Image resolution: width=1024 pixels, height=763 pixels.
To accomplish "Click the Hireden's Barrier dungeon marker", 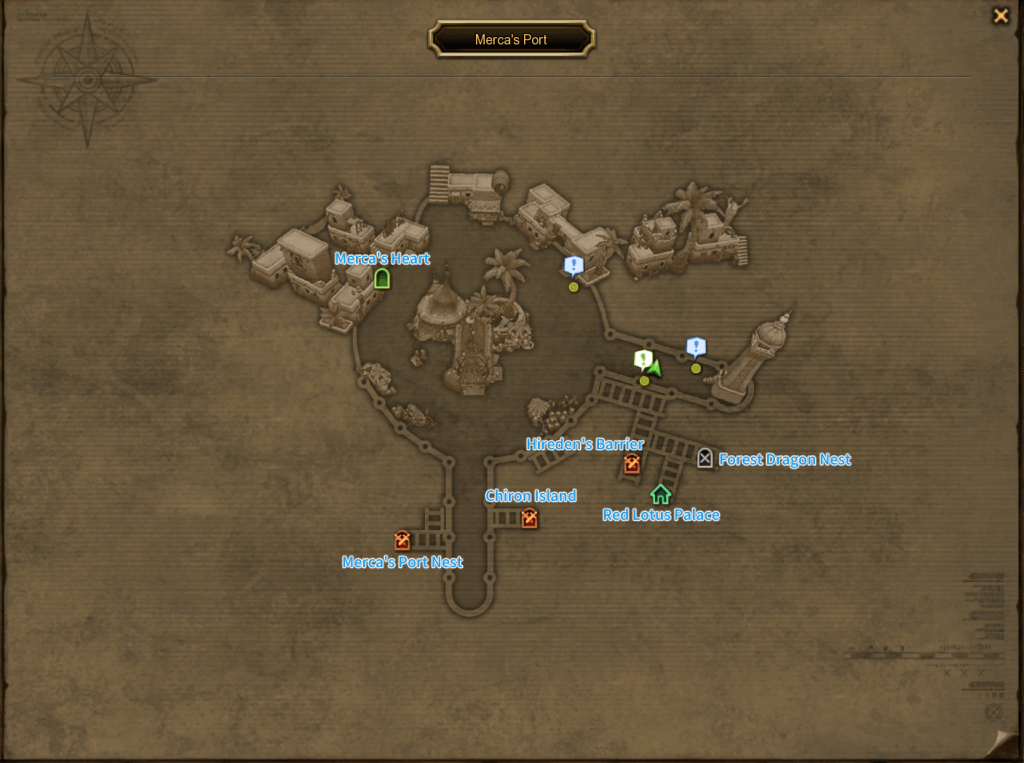I will (631, 463).
